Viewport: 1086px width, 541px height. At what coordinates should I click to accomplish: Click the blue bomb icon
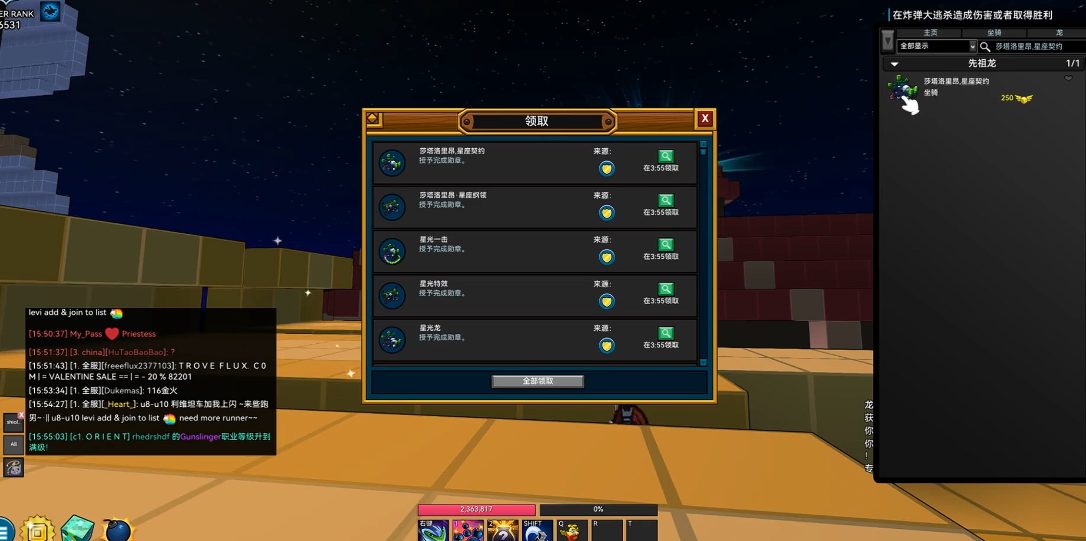pos(117,528)
